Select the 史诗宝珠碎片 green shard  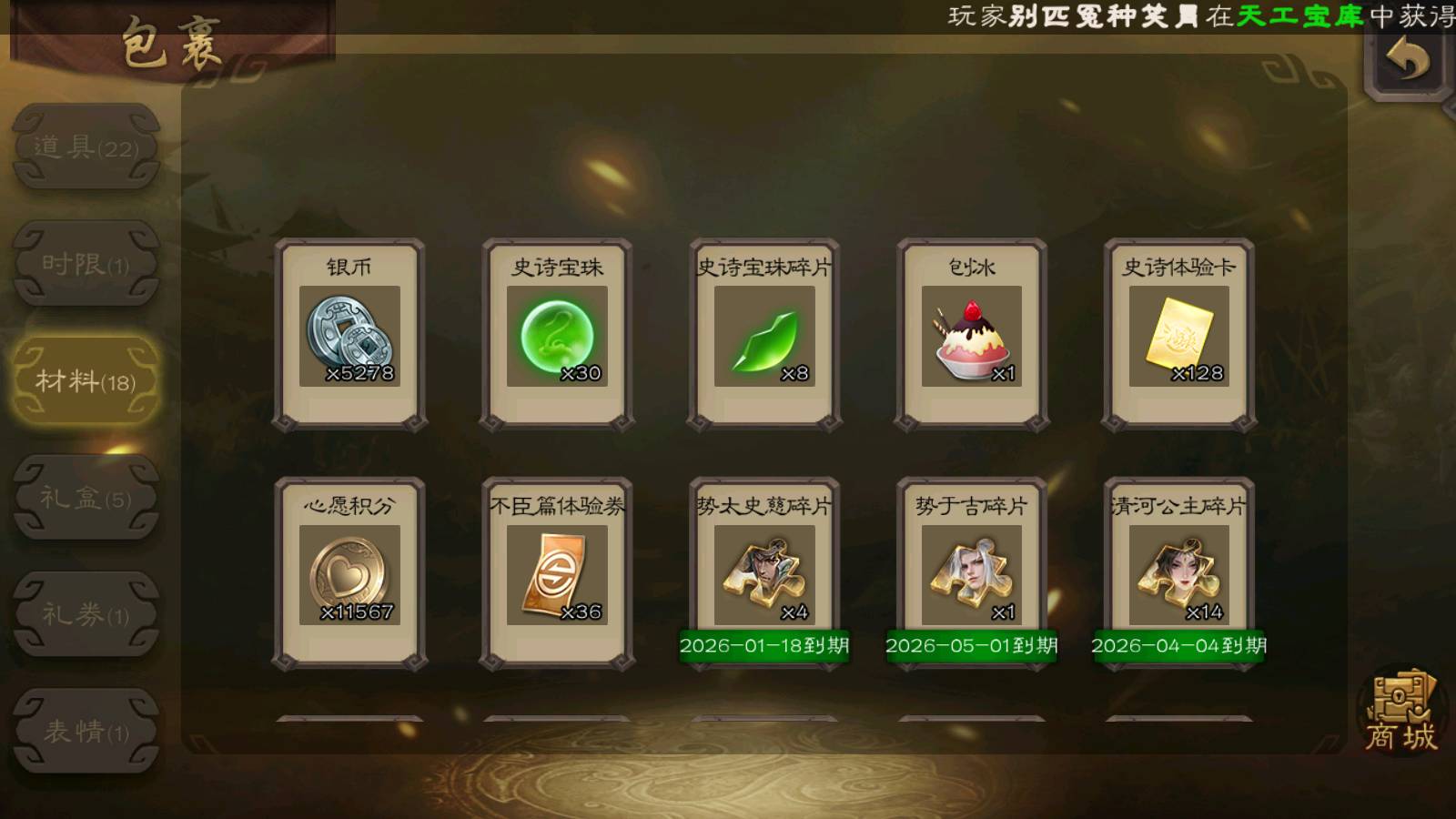pyautogui.click(x=764, y=335)
